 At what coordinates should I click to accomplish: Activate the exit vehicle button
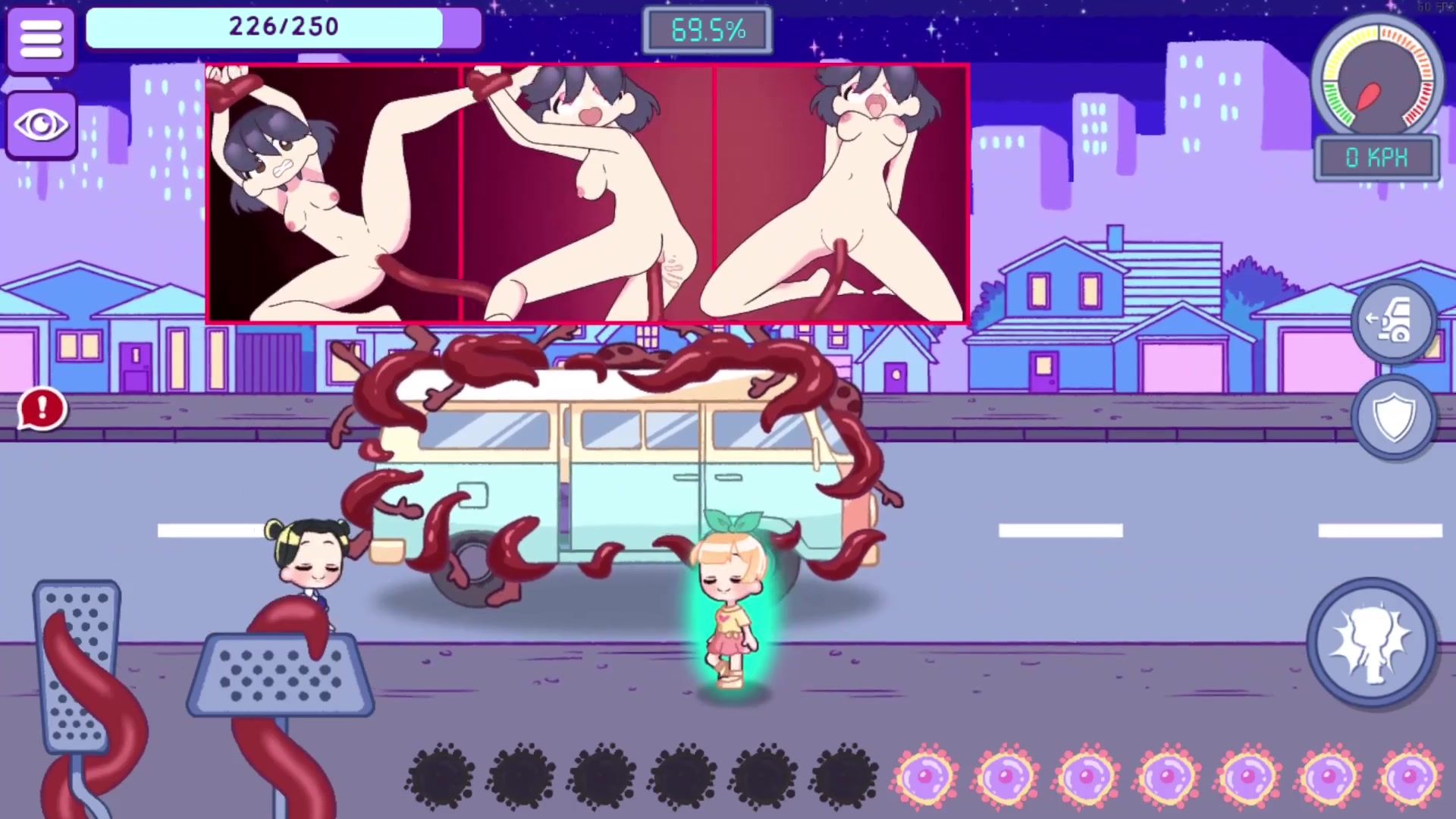click(x=1392, y=322)
